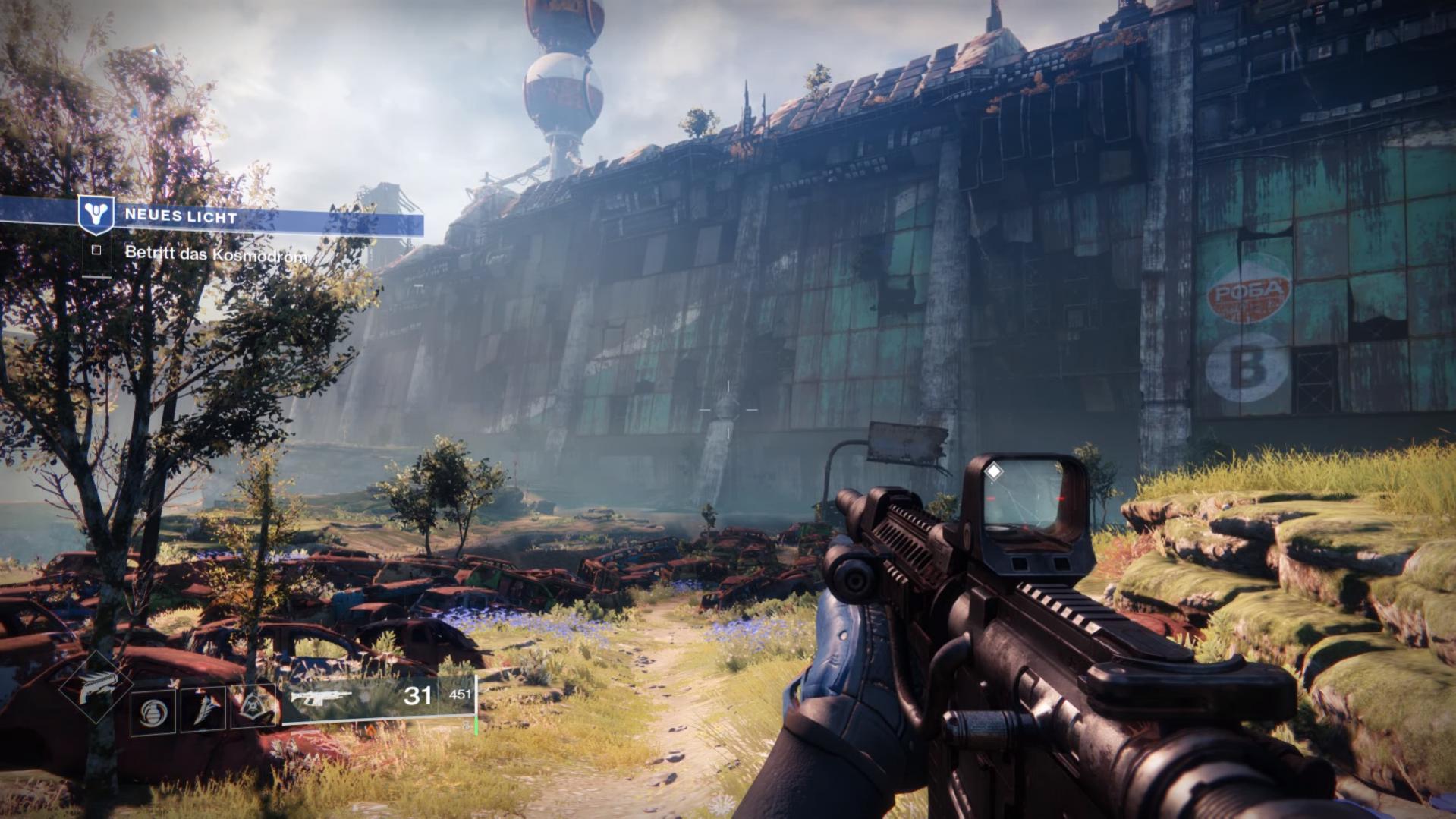Viewport: 1456px width, 819px height.
Task: Select the equipped auto rifle weapon icon
Action: pos(322,697)
